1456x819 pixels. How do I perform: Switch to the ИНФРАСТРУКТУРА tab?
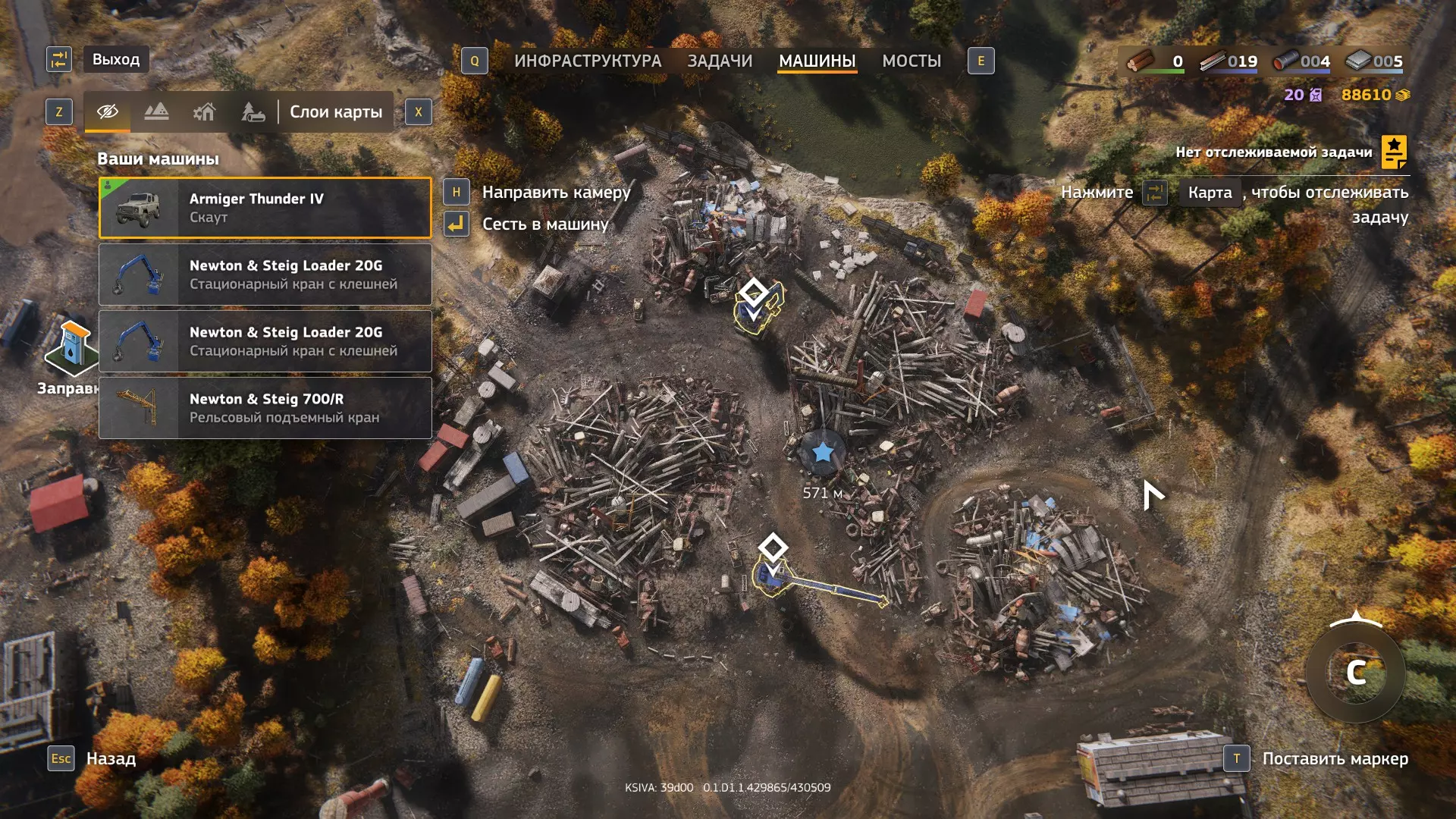click(x=587, y=61)
